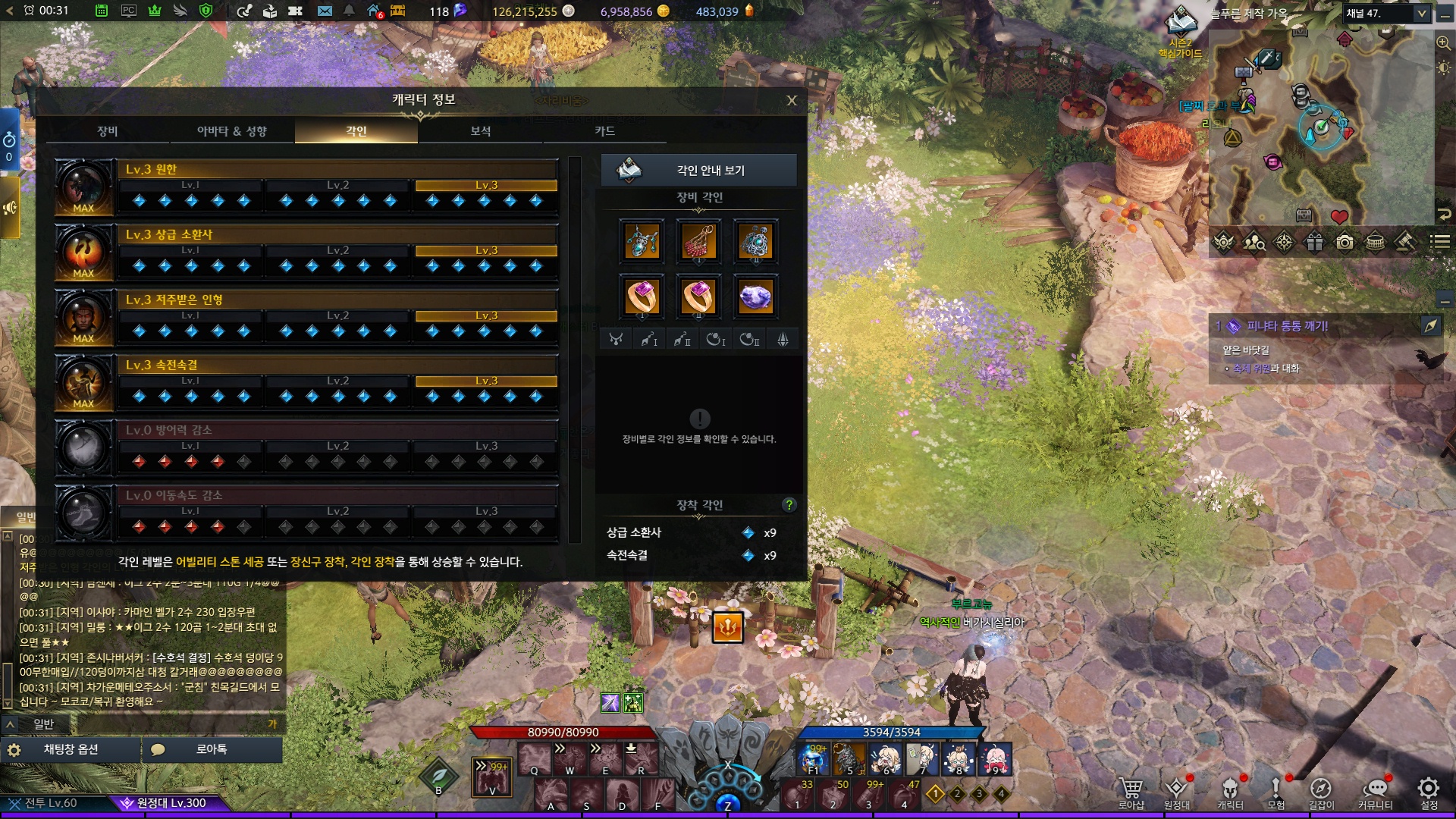Select the Lv.3 상급 소환사 engraving row
Image resolution: width=1456 pixels, height=819 pixels.
tap(337, 235)
